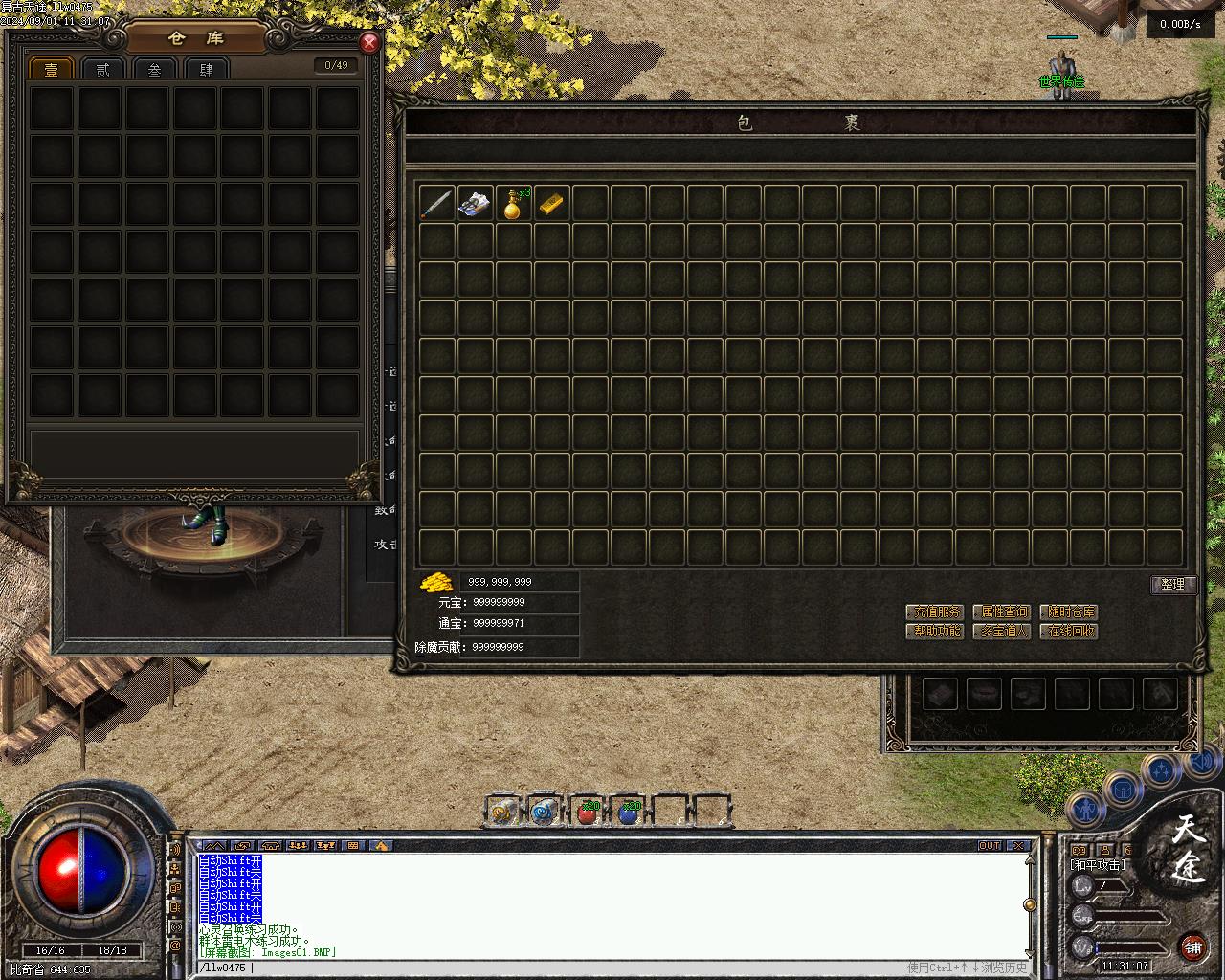
Task: Open the character equipment round icon
Action: [1085, 809]
